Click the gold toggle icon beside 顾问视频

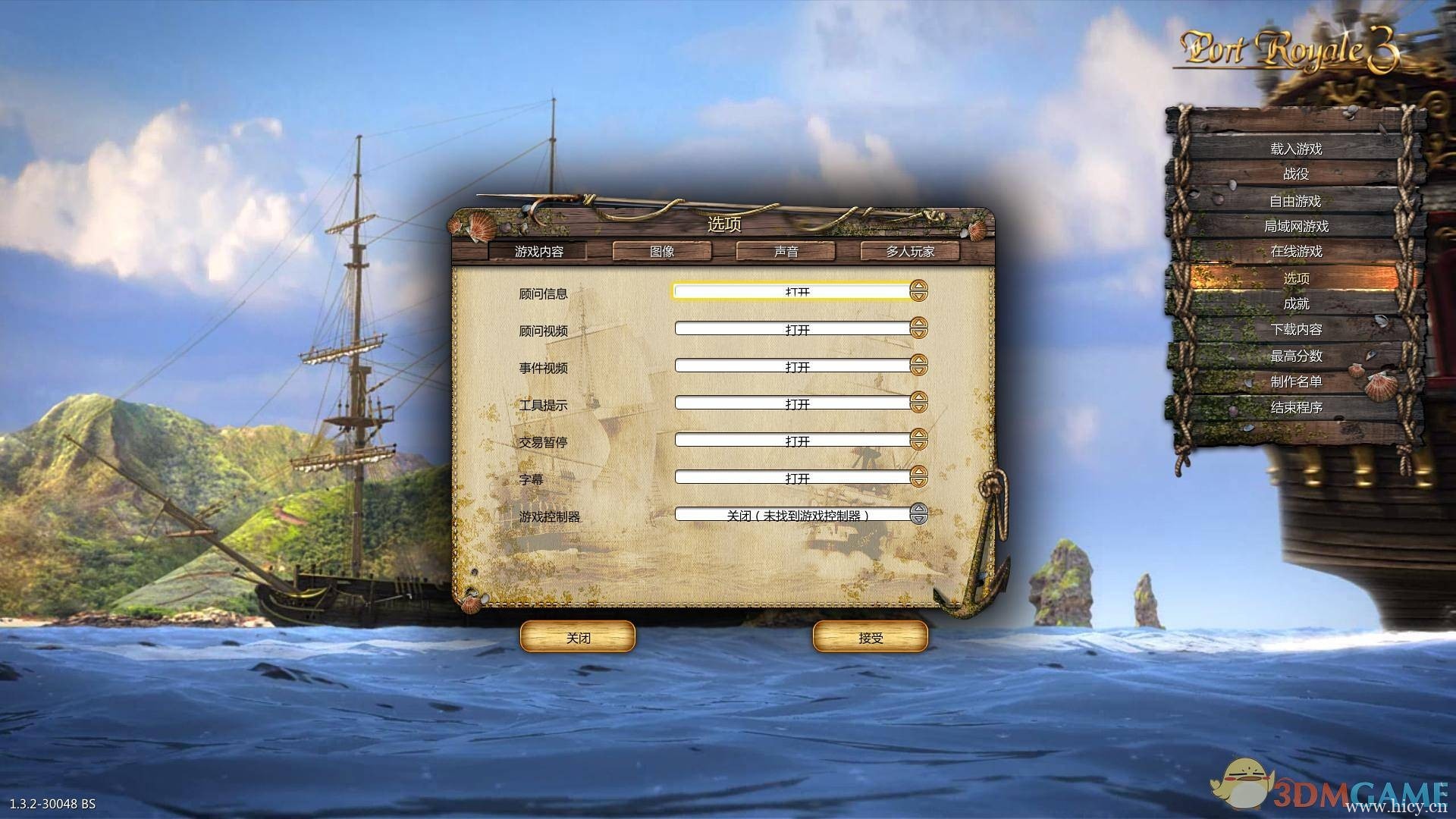(920, 329)
